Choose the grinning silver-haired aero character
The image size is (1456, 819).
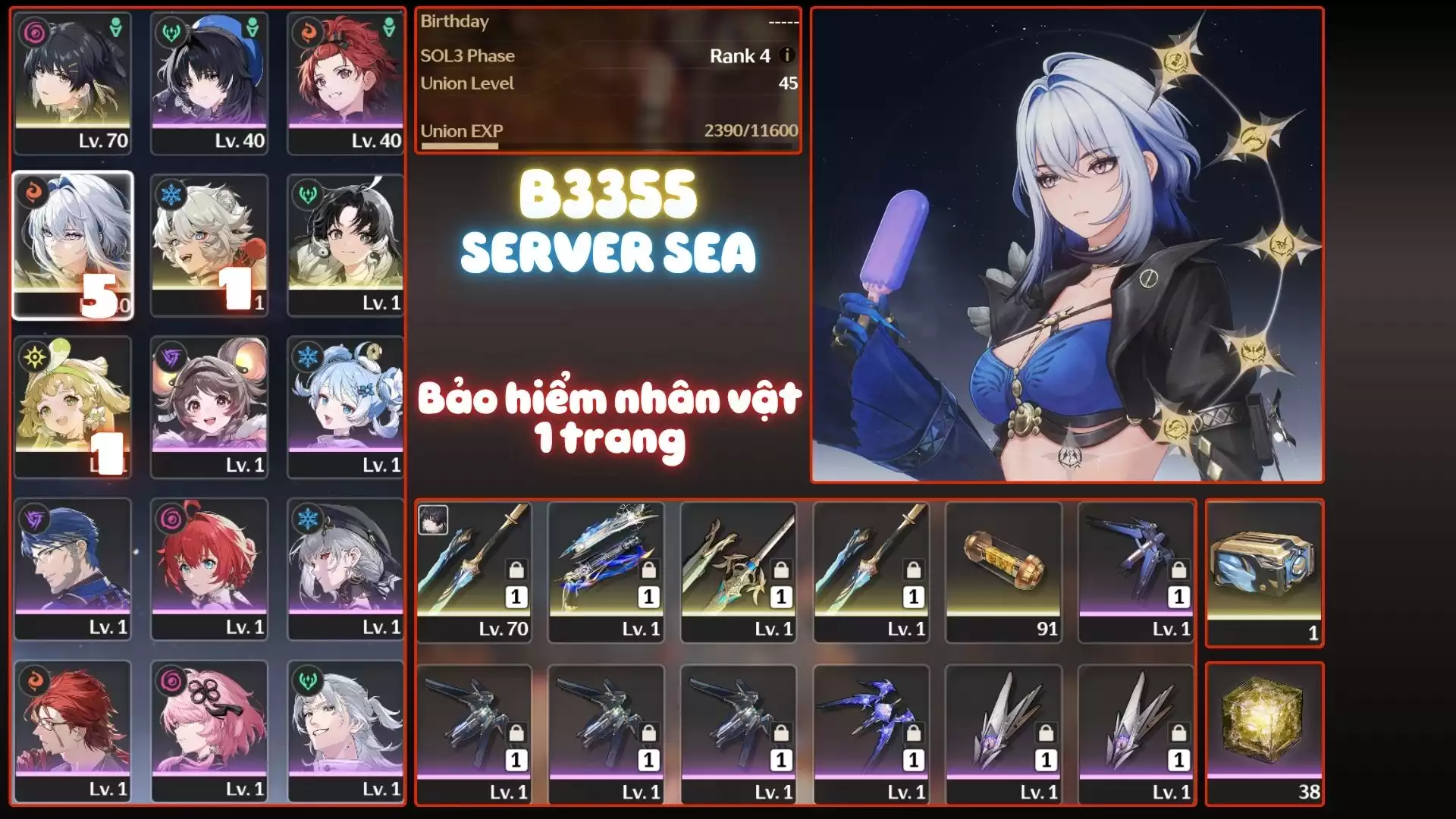346,731
